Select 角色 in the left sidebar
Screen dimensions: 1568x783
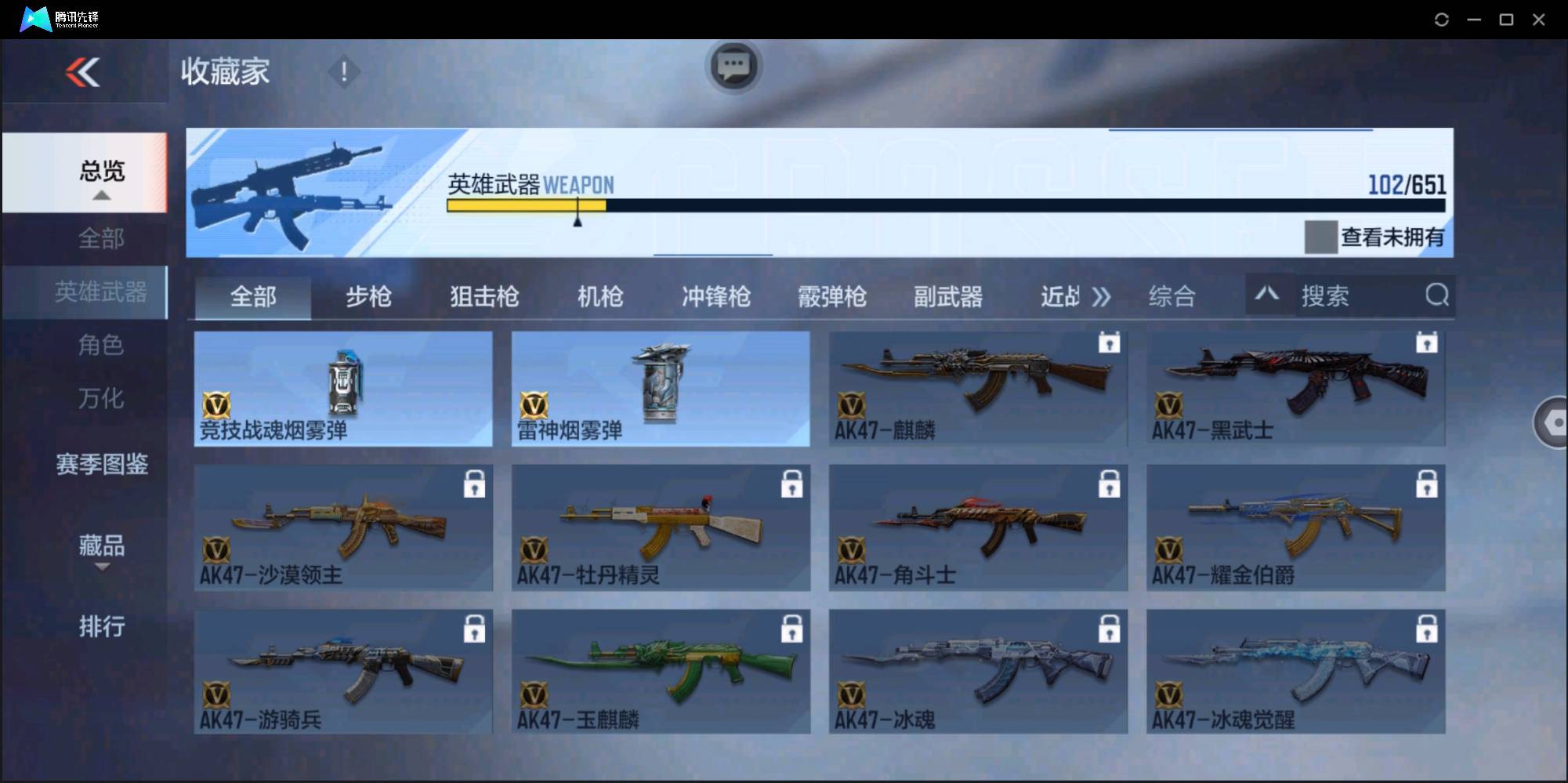pos(100,345)
